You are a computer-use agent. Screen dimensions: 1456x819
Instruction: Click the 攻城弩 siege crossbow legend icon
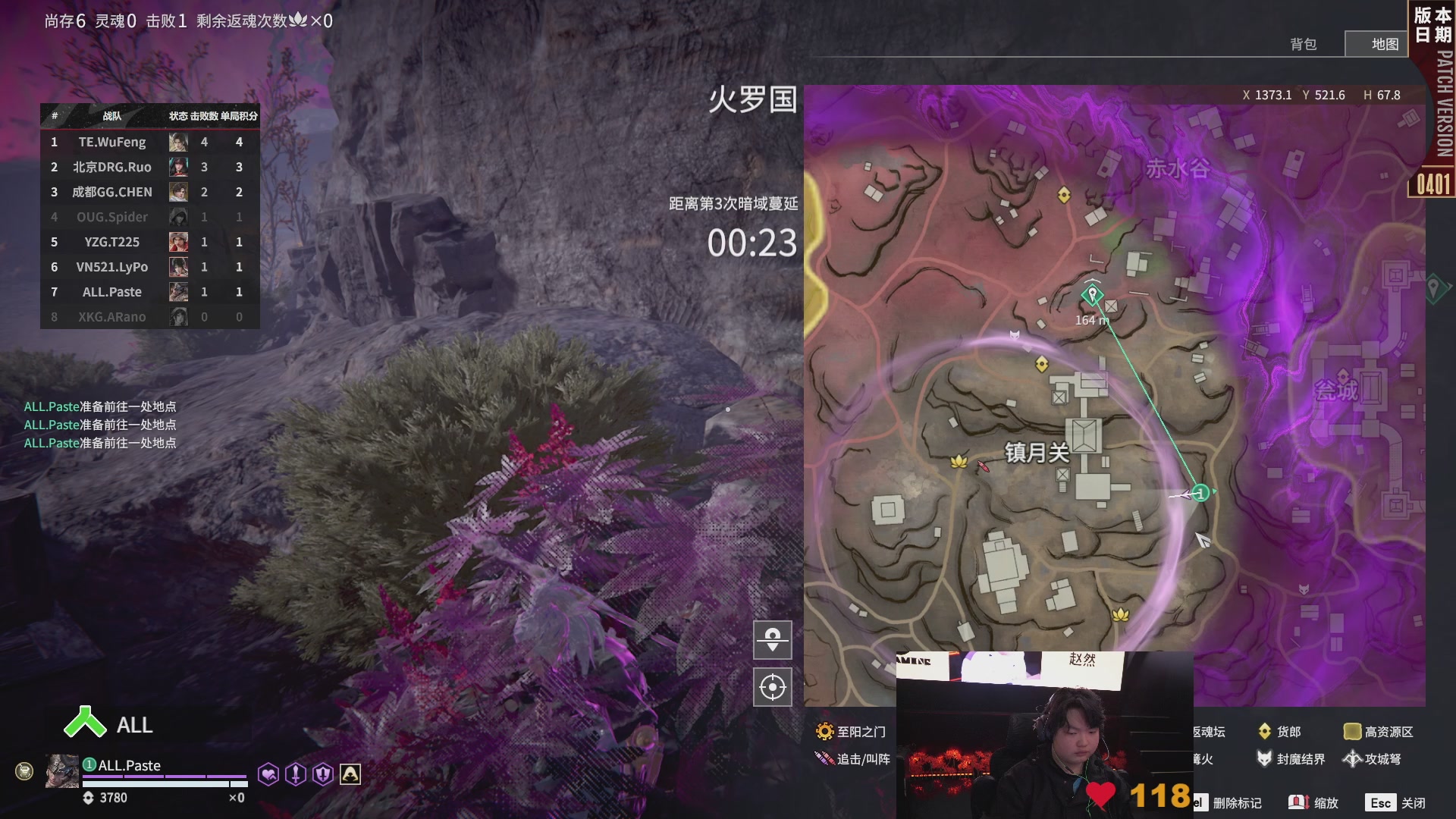point(1353,759)
